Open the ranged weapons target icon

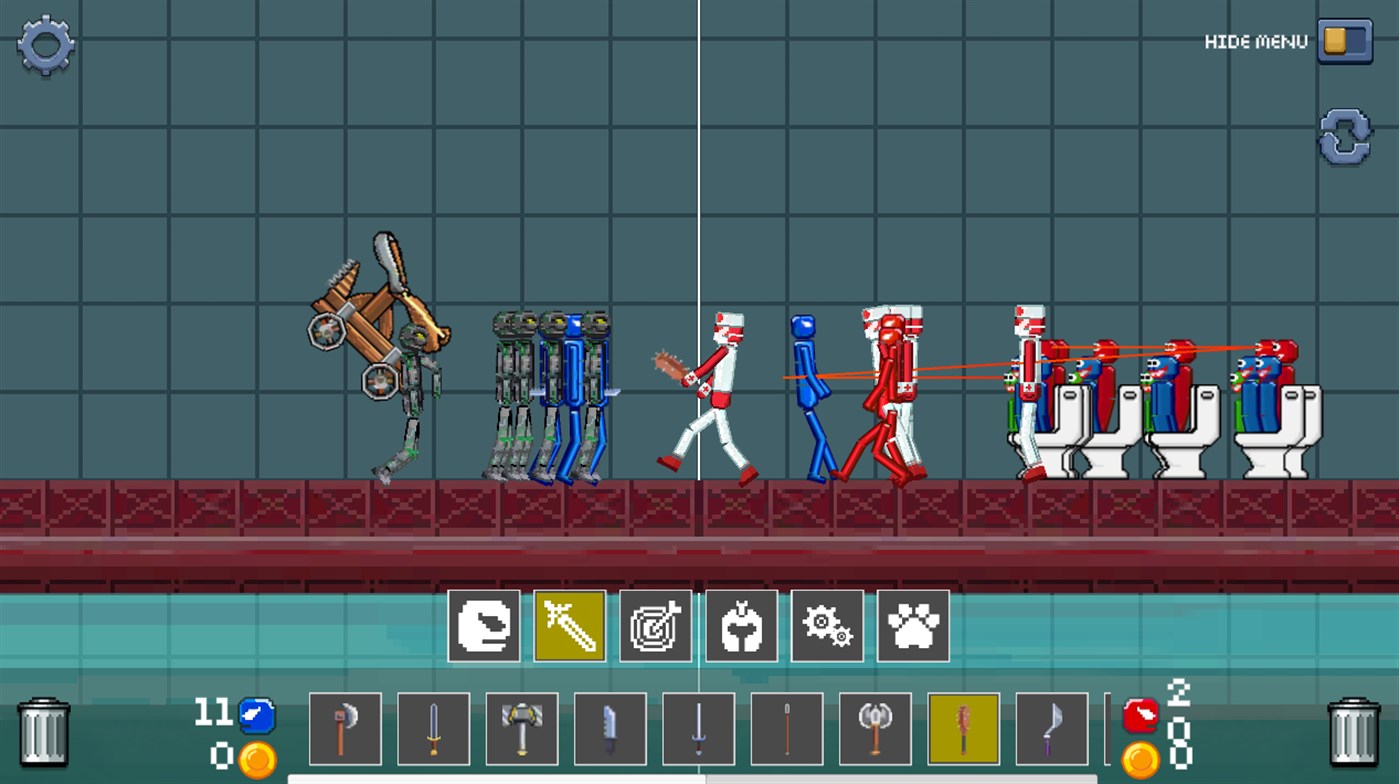655,628
